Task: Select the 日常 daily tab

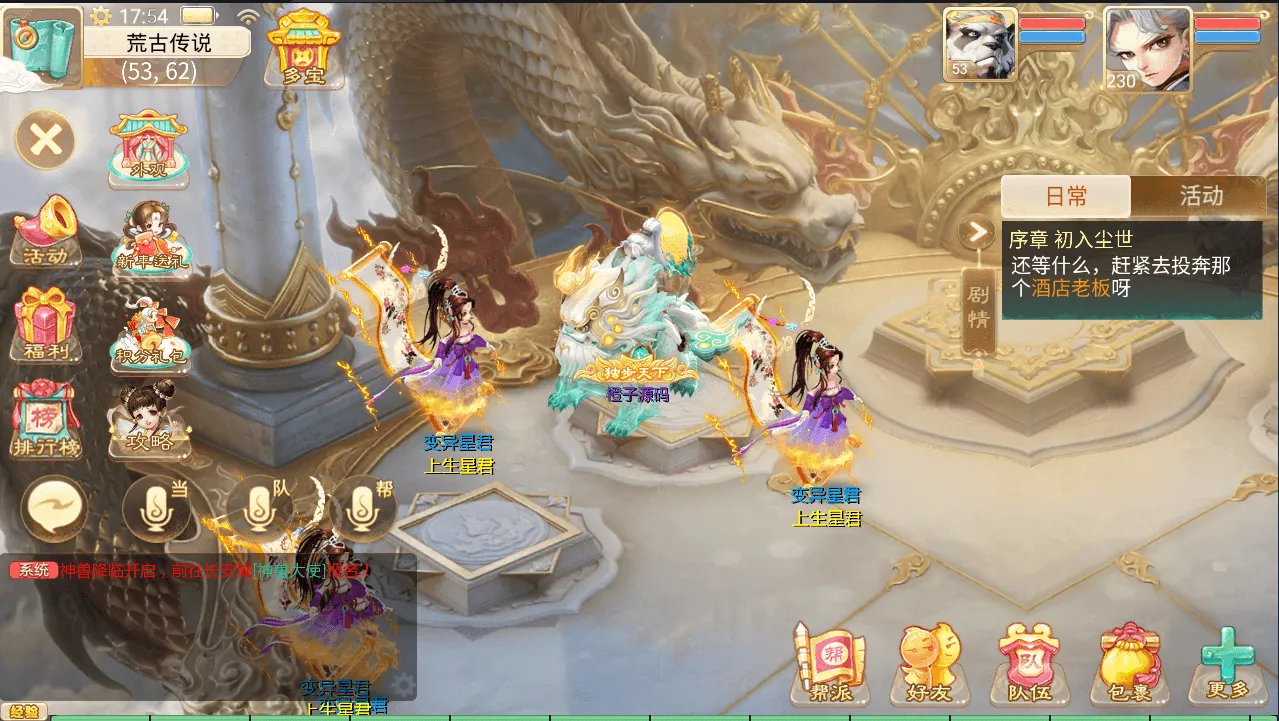Action: pyautogui.click(x=1066, y=196)
